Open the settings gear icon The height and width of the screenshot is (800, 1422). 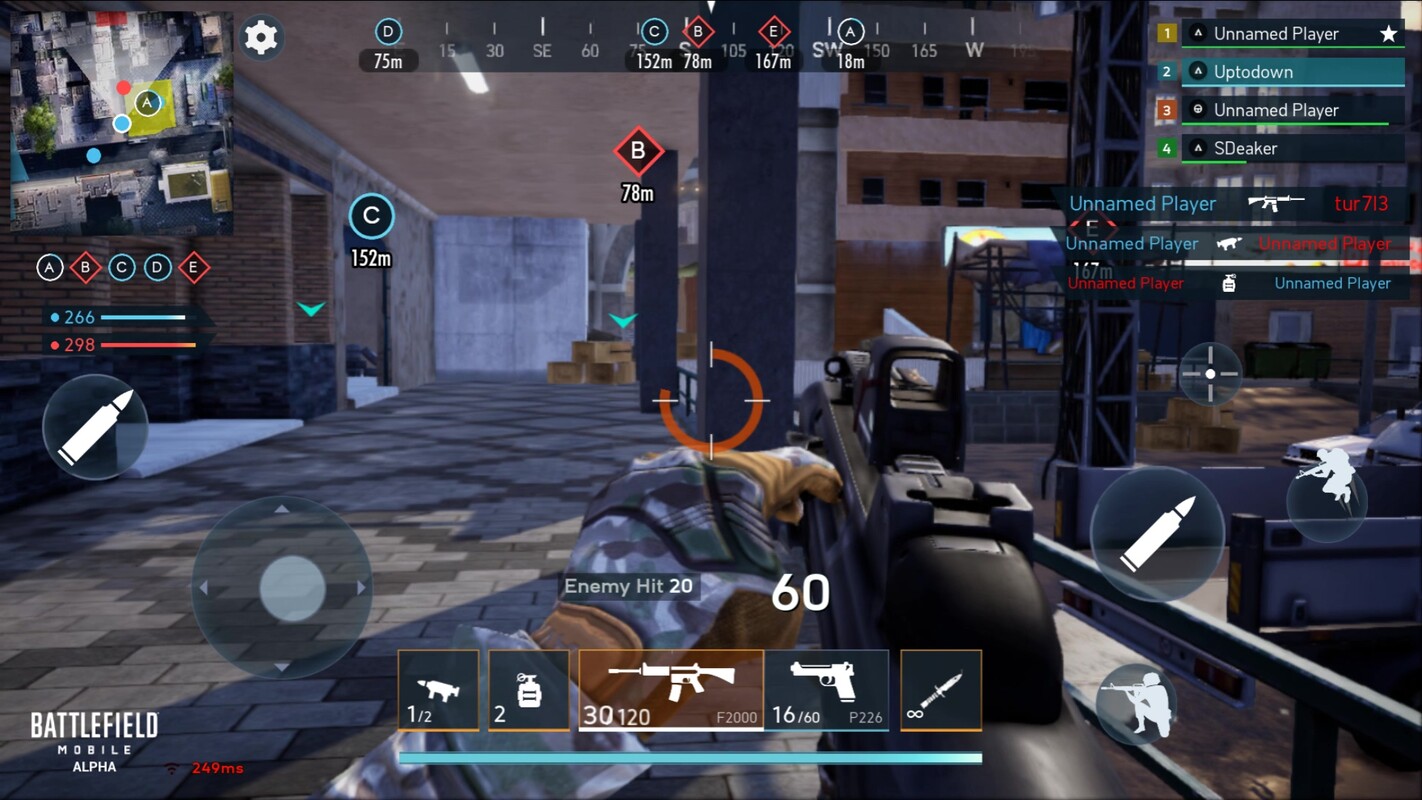click(x=261, y=38)
